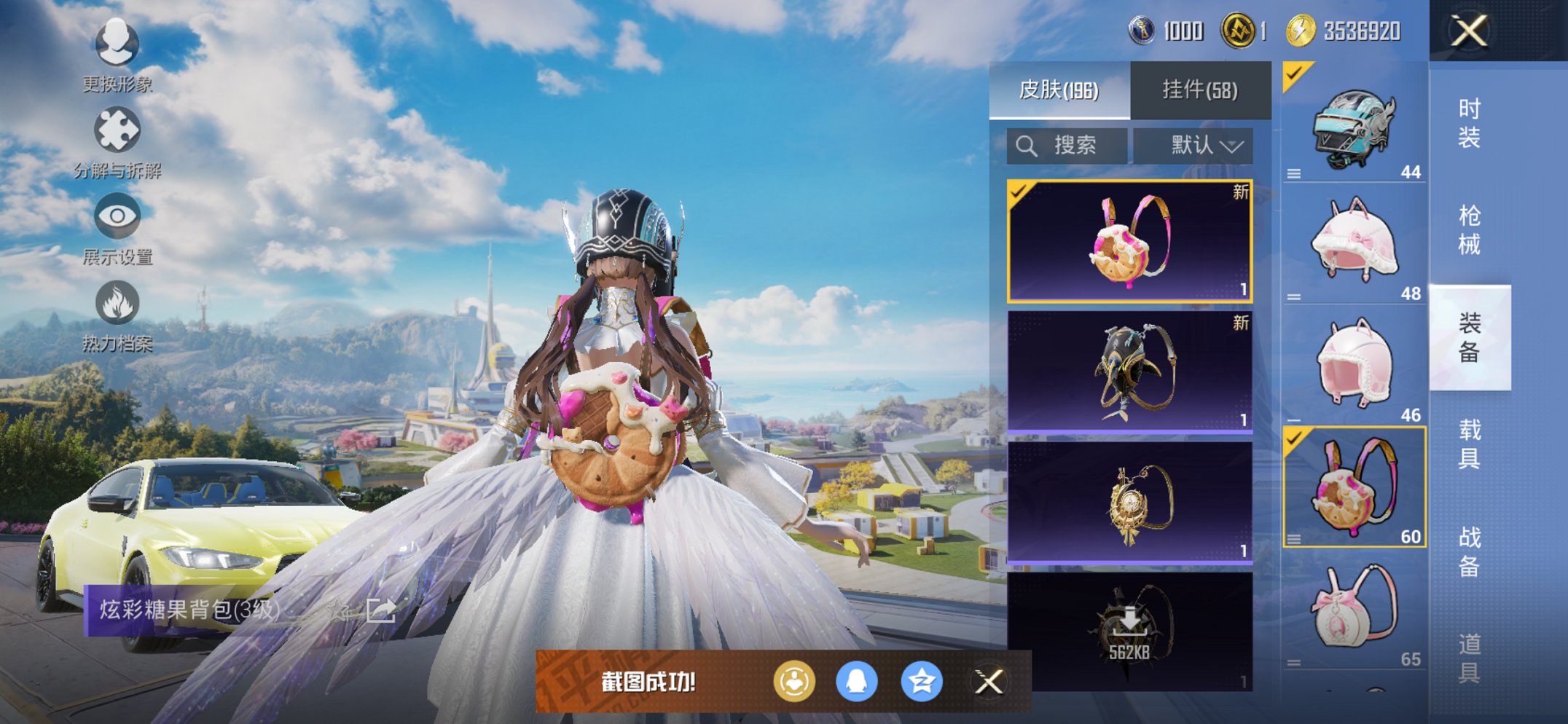Click the 搜索 search field

pyautogui.click(x=1067, y=146)
